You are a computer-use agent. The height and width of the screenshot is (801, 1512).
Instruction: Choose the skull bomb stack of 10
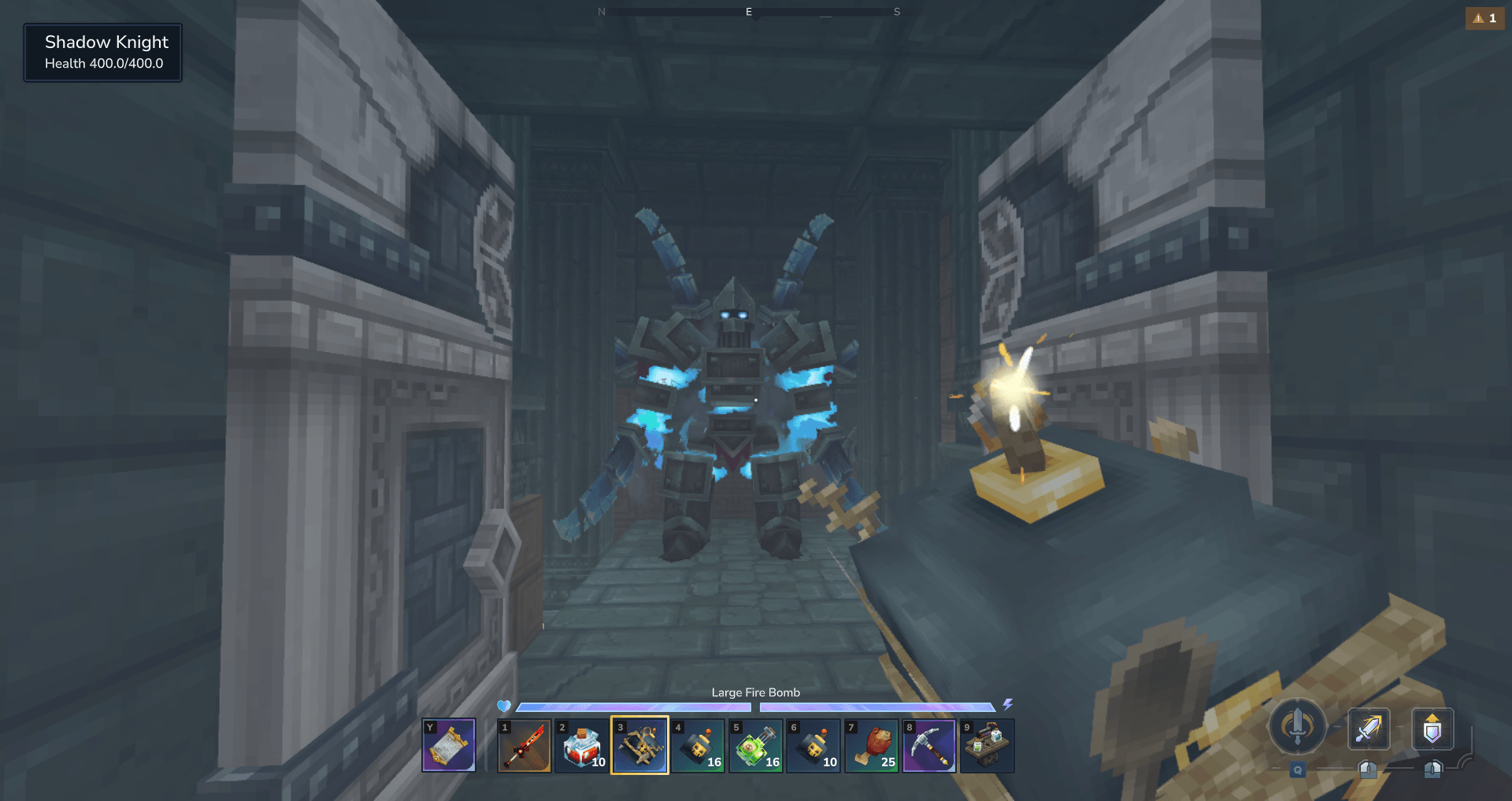(x=814, y=745)
